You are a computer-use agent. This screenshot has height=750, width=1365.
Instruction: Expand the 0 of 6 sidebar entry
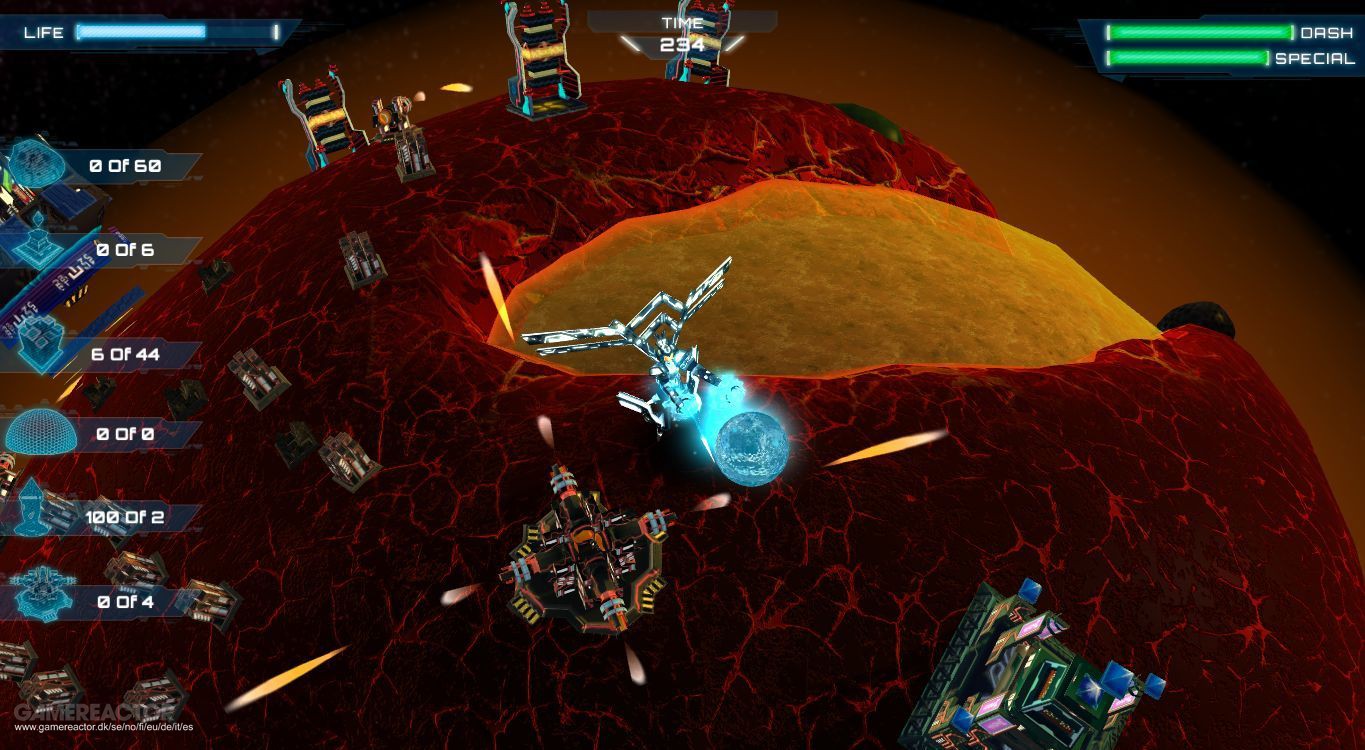pyautogui.click(x=125, y=248)
